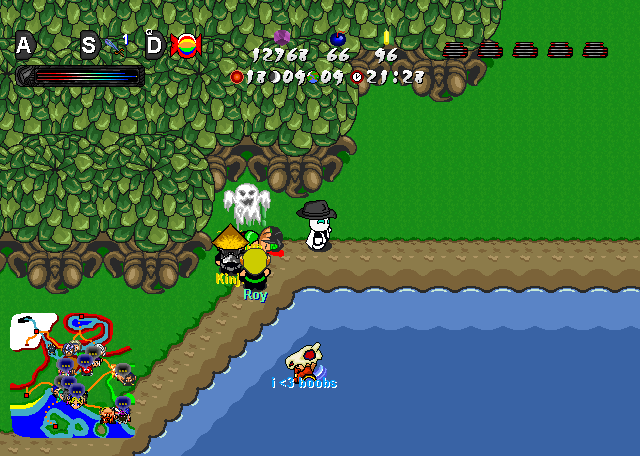Click the purple gralat currency icon
Viewport: 640px width, 456px height.
point(282,37)
